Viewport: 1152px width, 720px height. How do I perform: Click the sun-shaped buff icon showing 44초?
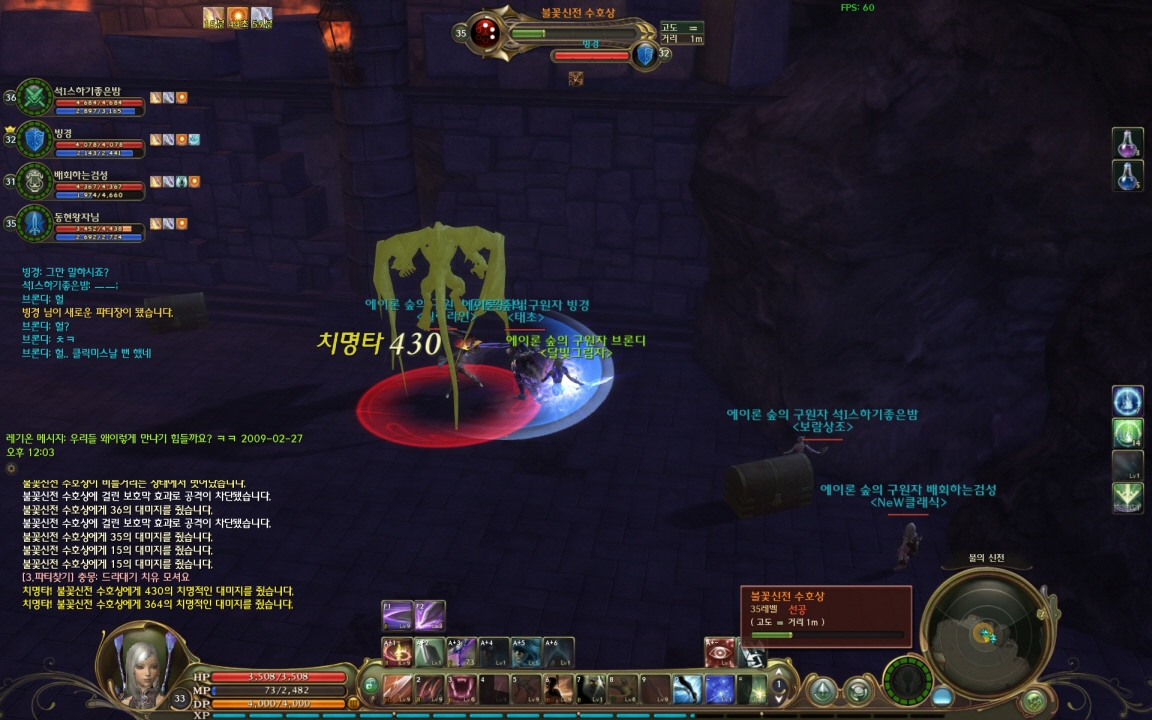tap(238, 16)
